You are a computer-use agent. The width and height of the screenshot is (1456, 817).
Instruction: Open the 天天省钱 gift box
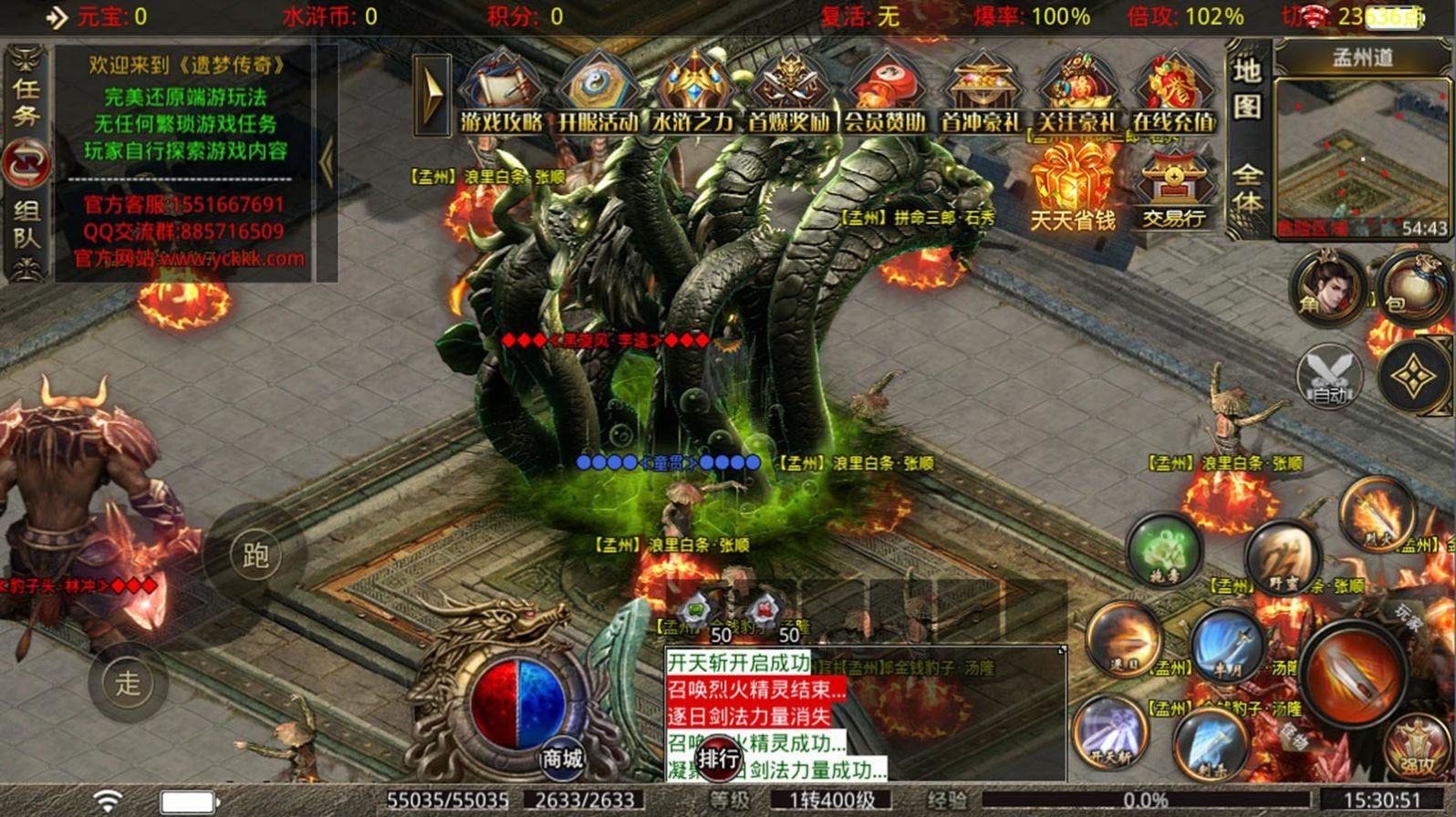(x=1073, y=187)
